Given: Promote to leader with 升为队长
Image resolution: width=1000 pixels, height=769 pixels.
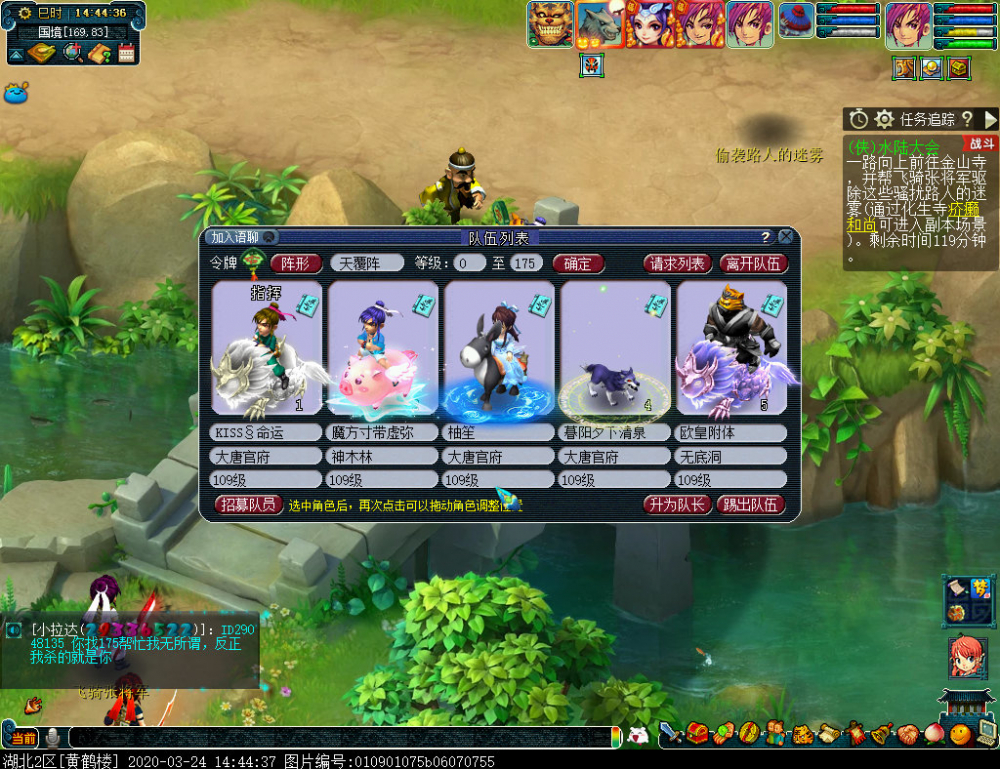Looking at the screenshot, I should pos(677,505).
